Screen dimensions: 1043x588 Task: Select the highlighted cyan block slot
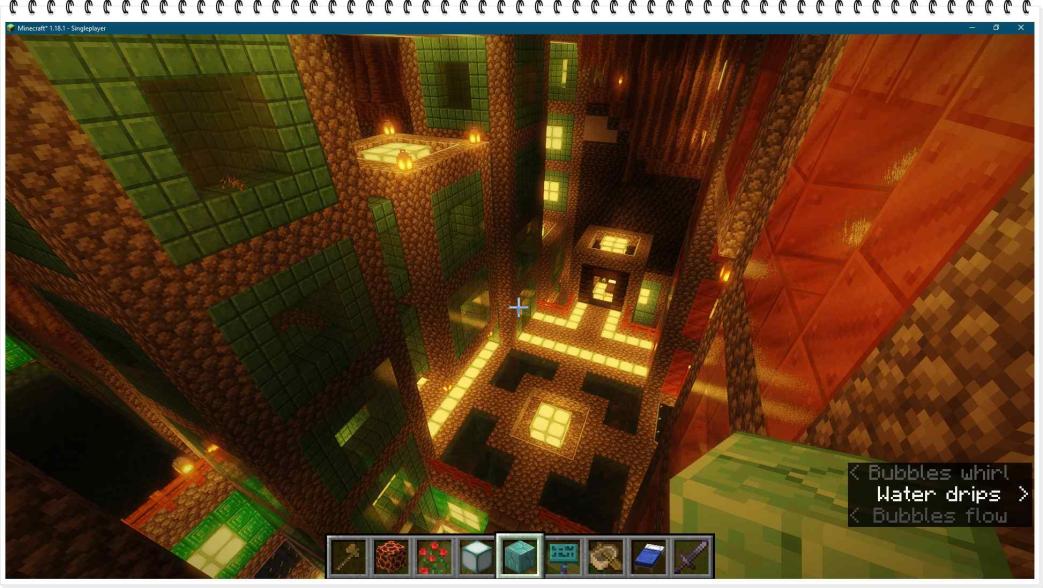click(x=520, y=556)
